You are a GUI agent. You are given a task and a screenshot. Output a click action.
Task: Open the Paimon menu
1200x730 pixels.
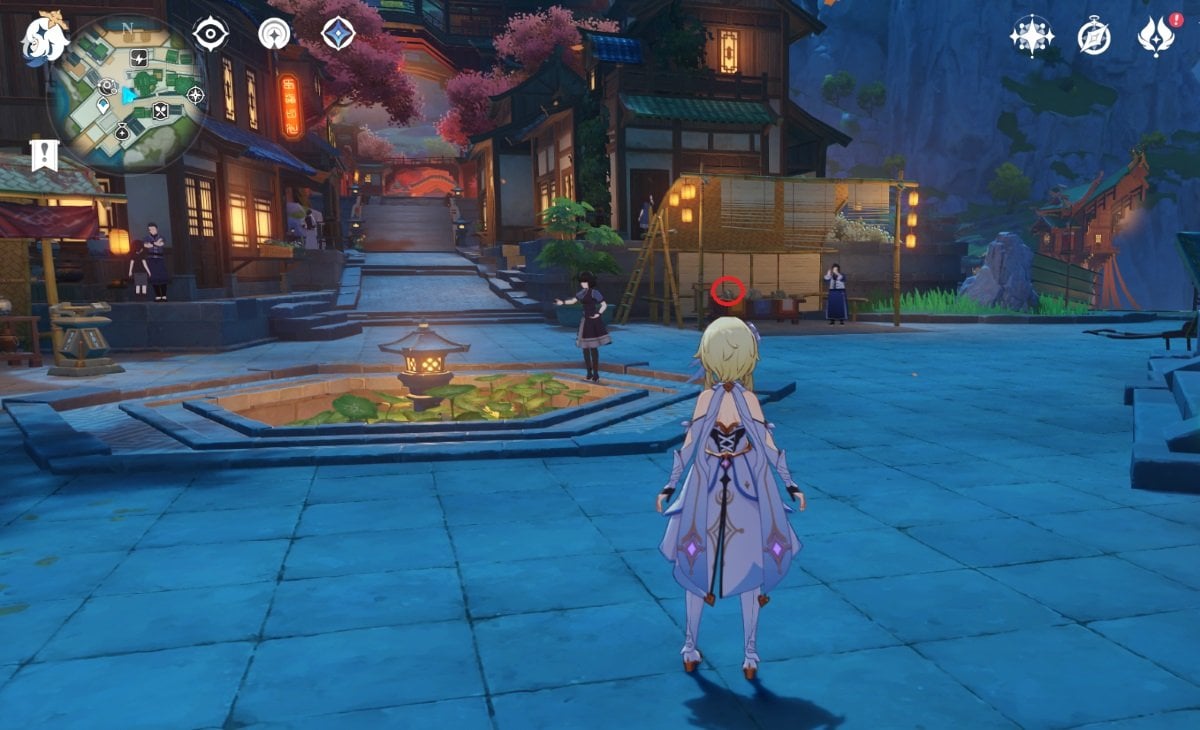(x=44, y=40)
